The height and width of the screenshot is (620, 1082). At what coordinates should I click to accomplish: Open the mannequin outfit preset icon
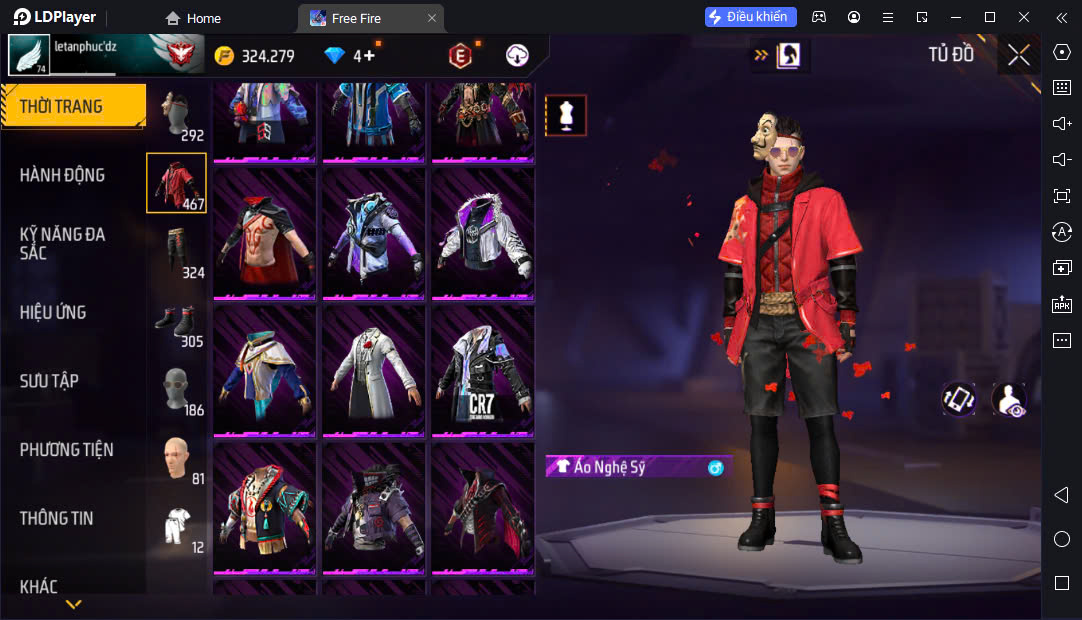pyautogui.click(x=566, y=115)
